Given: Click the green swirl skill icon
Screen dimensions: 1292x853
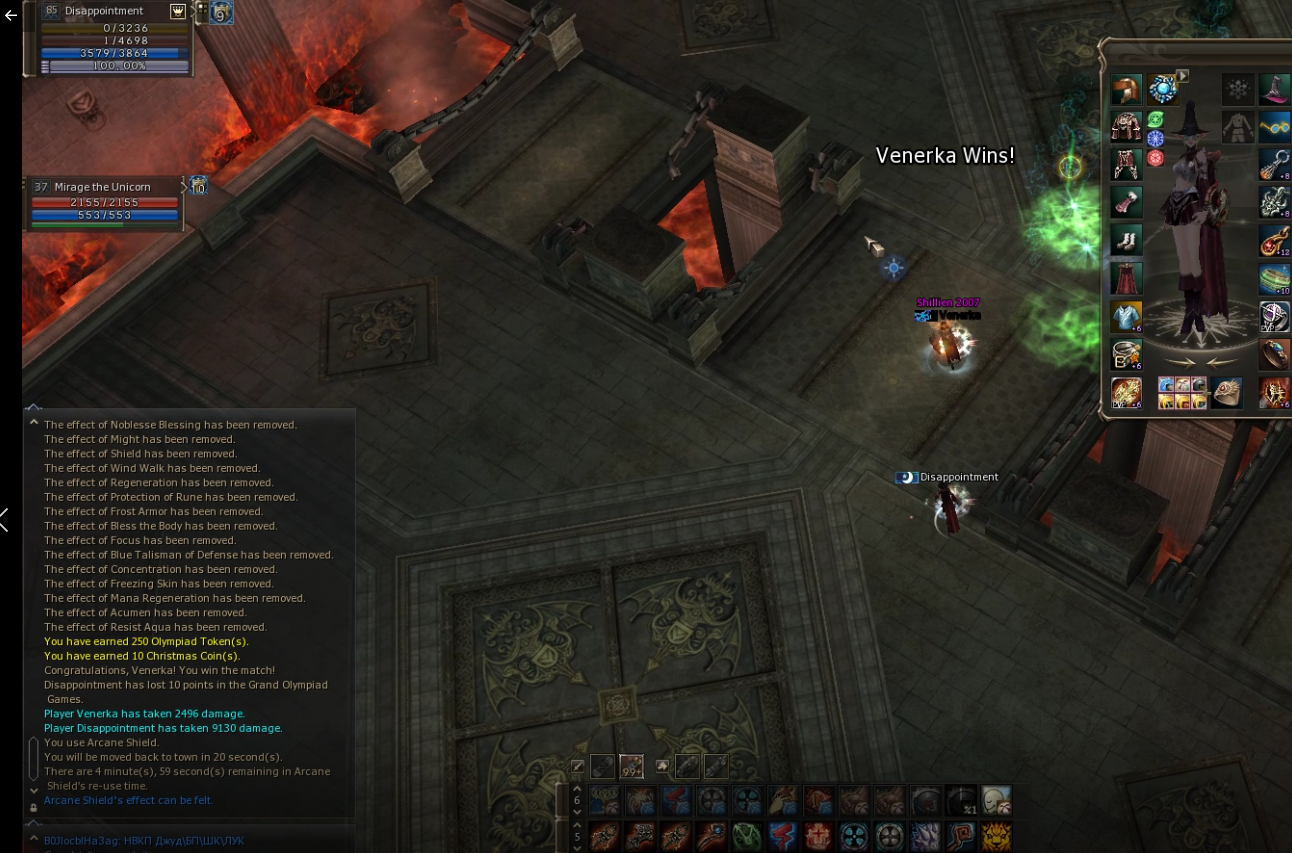Looking at the screenshot, I should tap(747, 836).
